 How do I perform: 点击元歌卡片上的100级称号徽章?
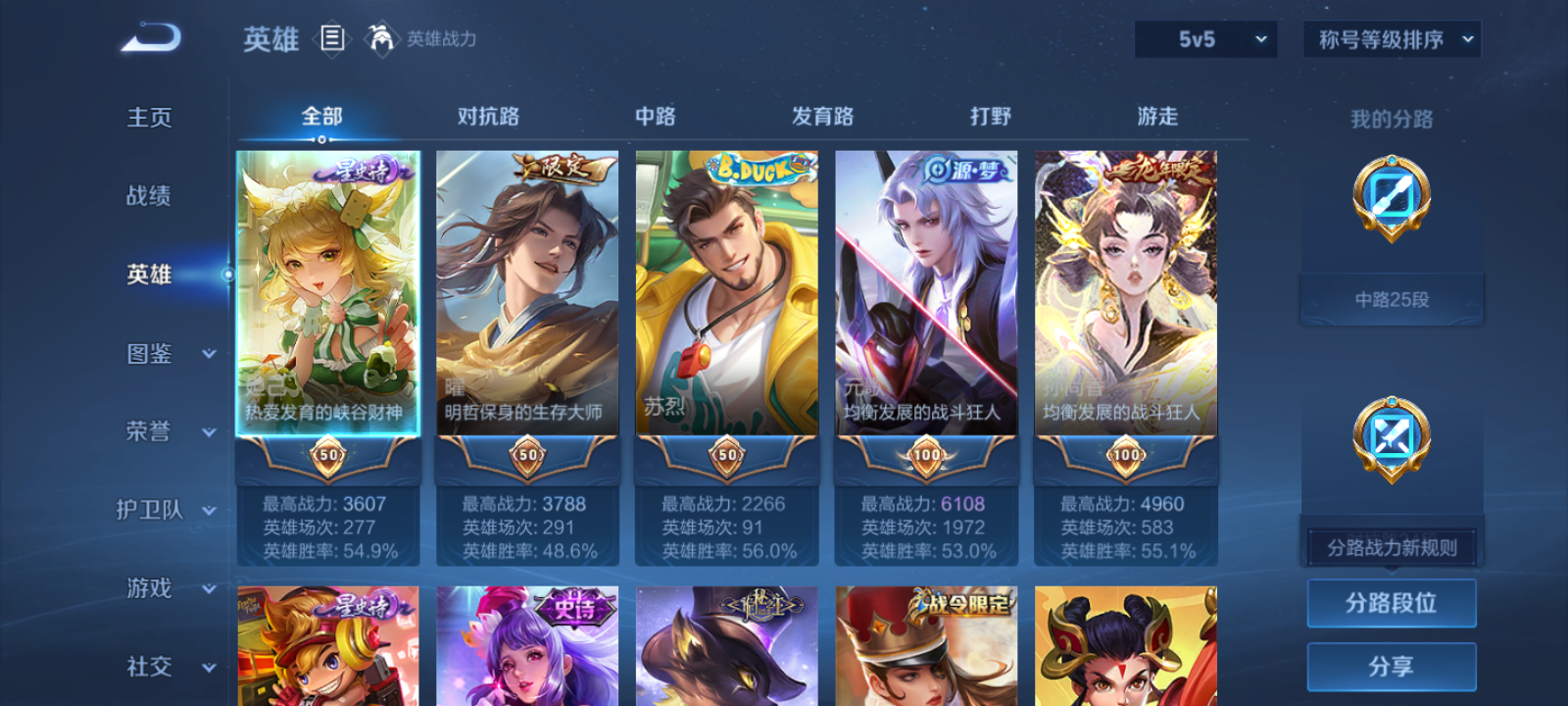(924, 455)
